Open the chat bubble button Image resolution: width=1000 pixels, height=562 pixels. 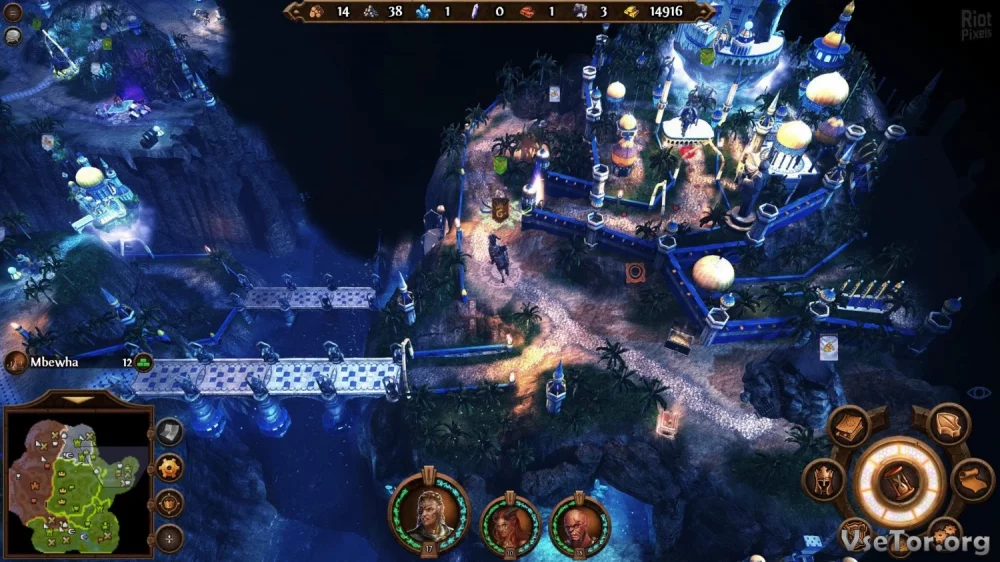13,37
